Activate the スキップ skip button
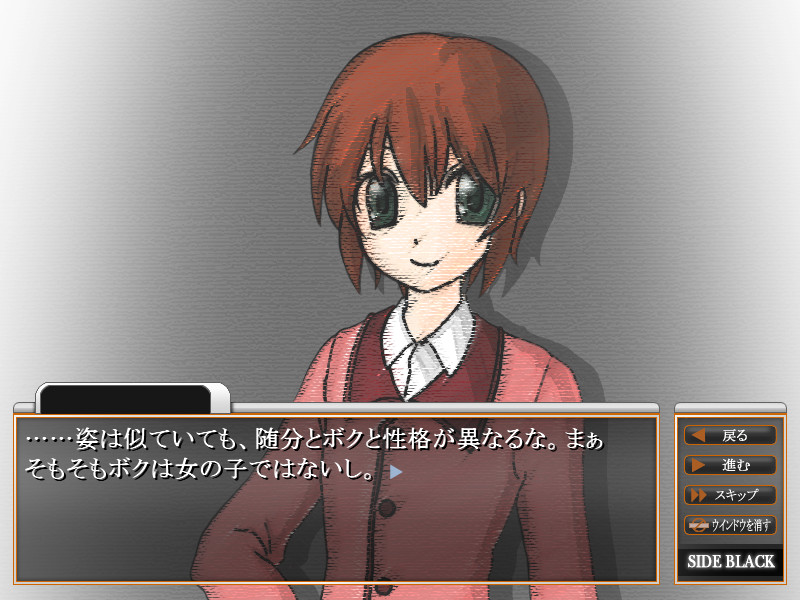 [730, 495]
